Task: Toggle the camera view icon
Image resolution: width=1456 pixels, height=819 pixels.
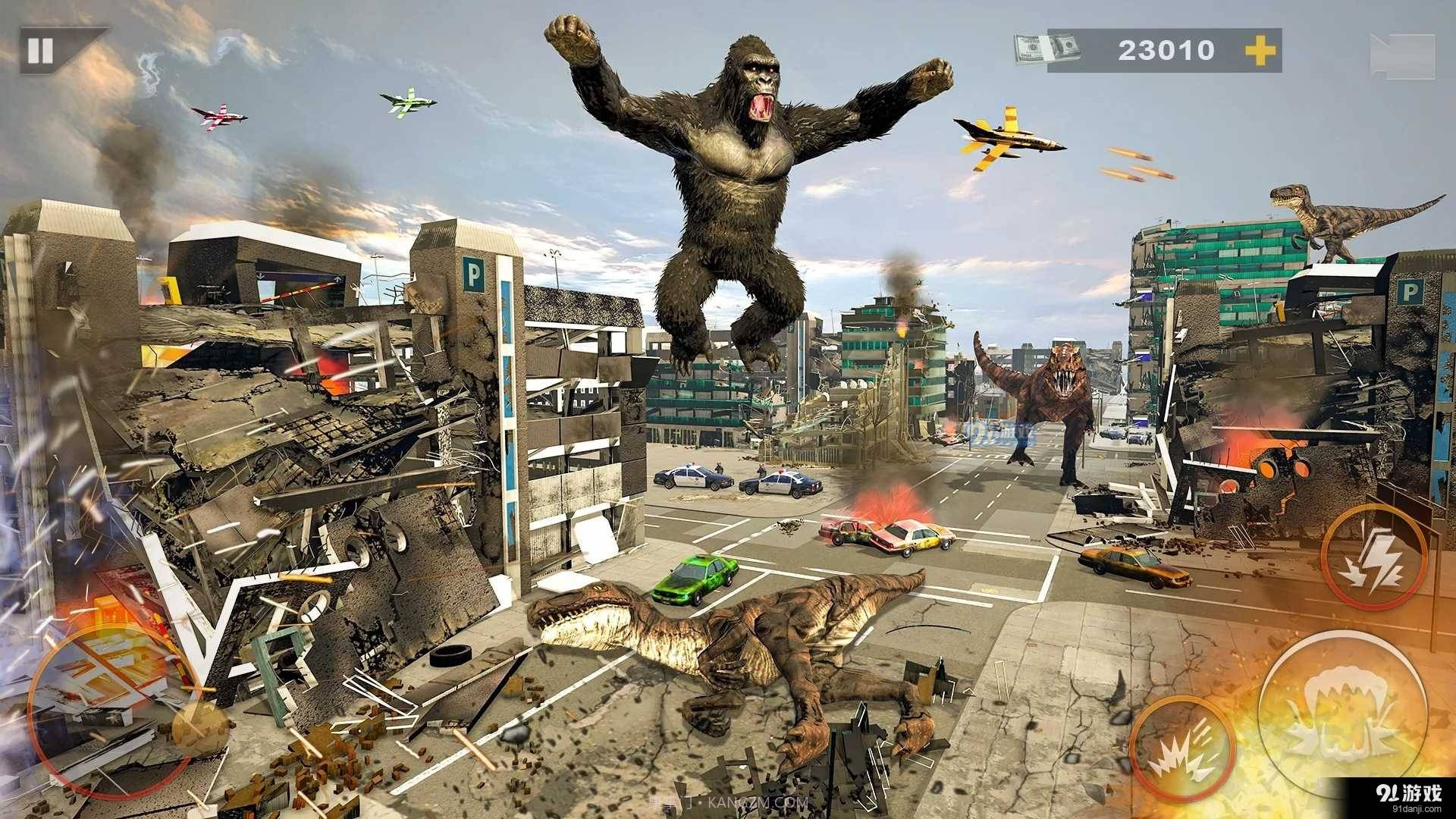Action: pos(1401,55)
